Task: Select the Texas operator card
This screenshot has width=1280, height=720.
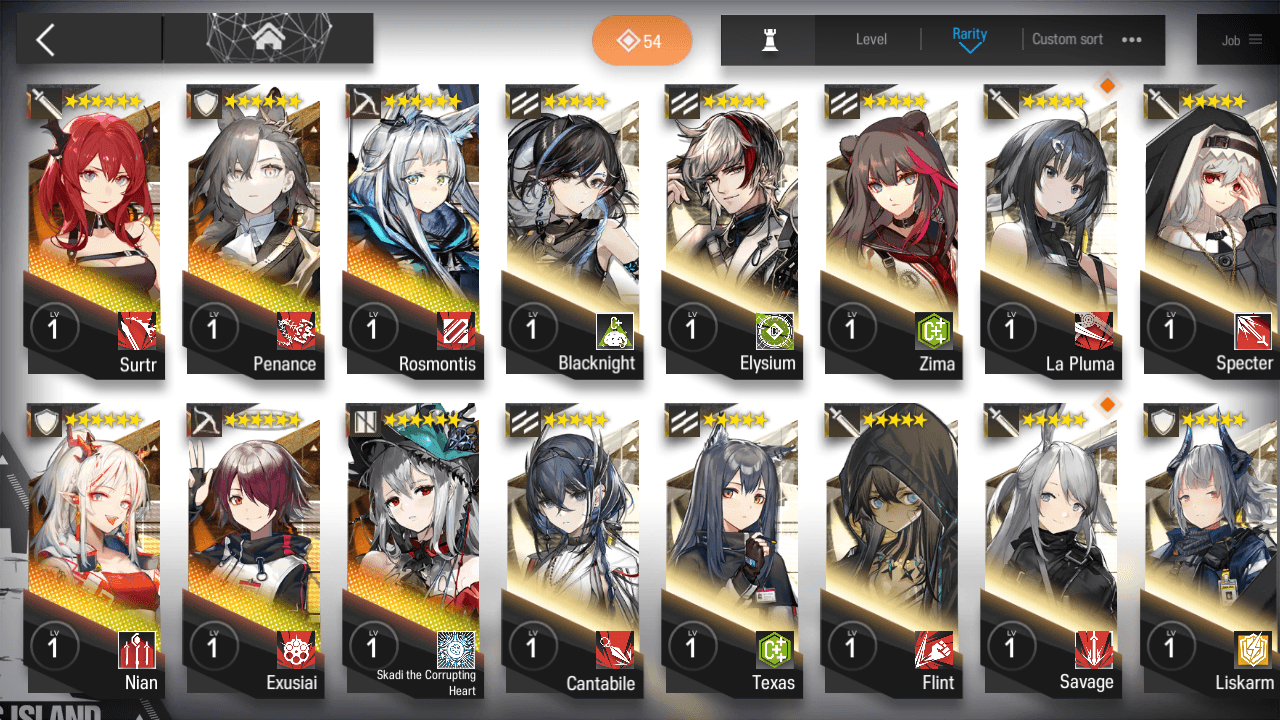Action: point(733,550)
